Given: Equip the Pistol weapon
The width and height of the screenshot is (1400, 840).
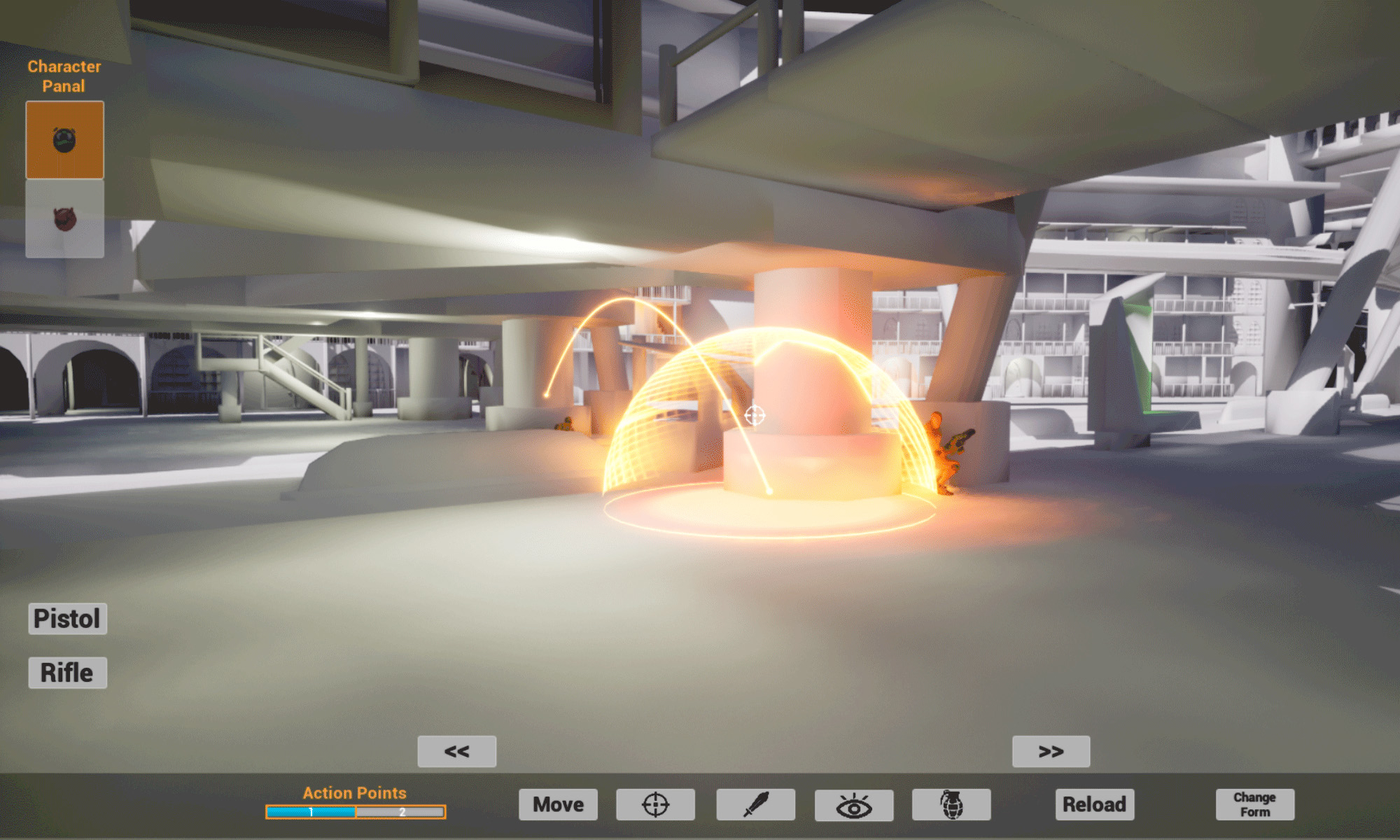Looking at the screenshot, I should (67, 619).
